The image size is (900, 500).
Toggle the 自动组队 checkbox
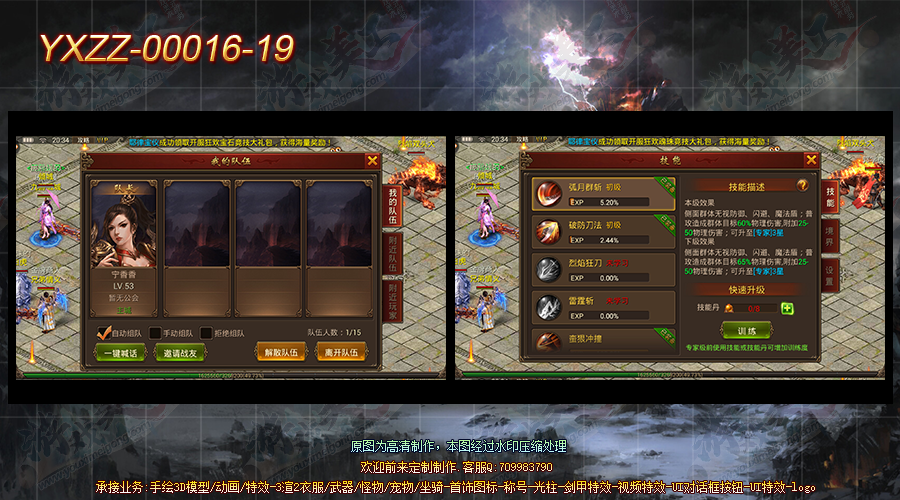(103, 333)
